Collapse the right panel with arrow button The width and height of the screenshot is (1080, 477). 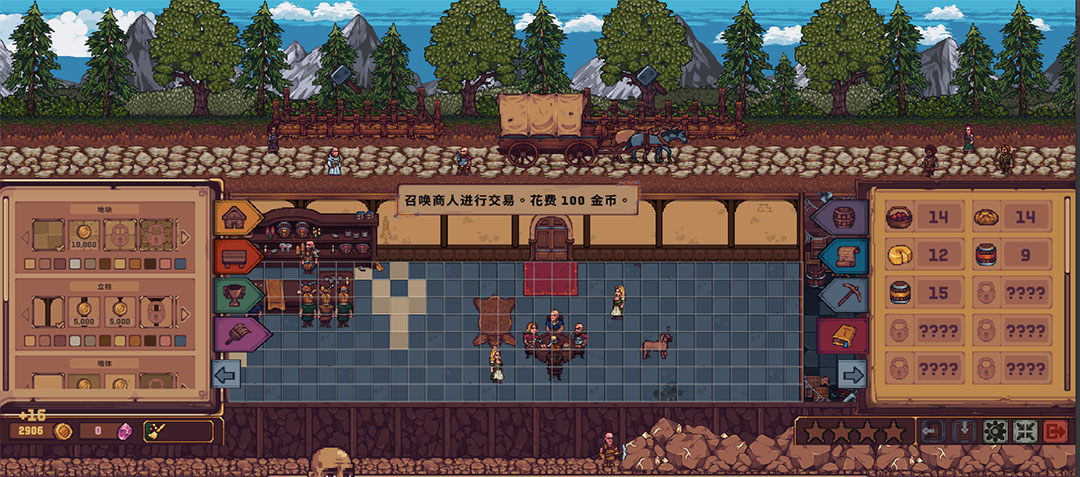coord(851,373)
